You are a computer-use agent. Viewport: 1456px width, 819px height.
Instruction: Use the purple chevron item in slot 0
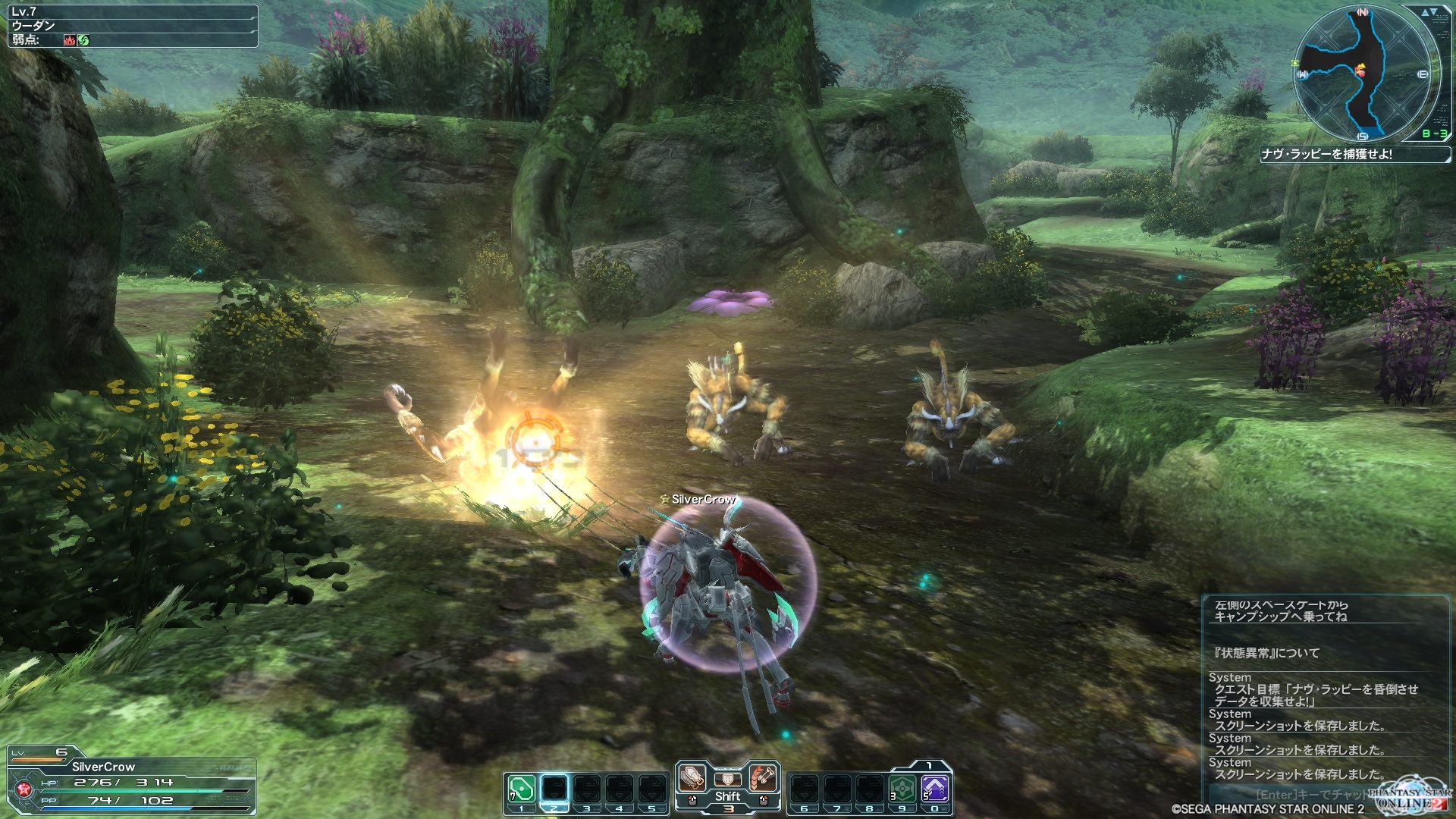tap(935, 789)
